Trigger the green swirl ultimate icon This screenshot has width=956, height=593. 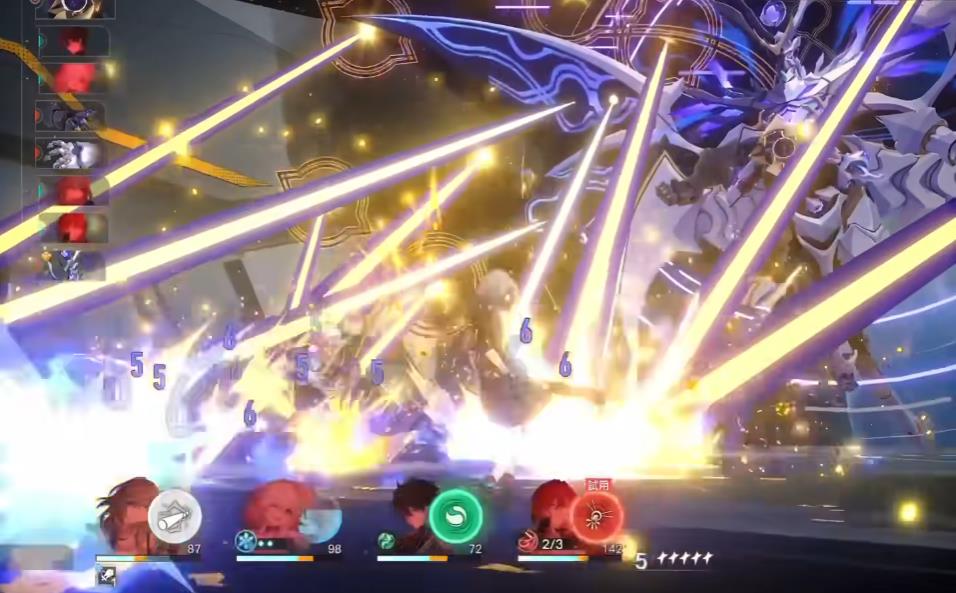point(456,518)
